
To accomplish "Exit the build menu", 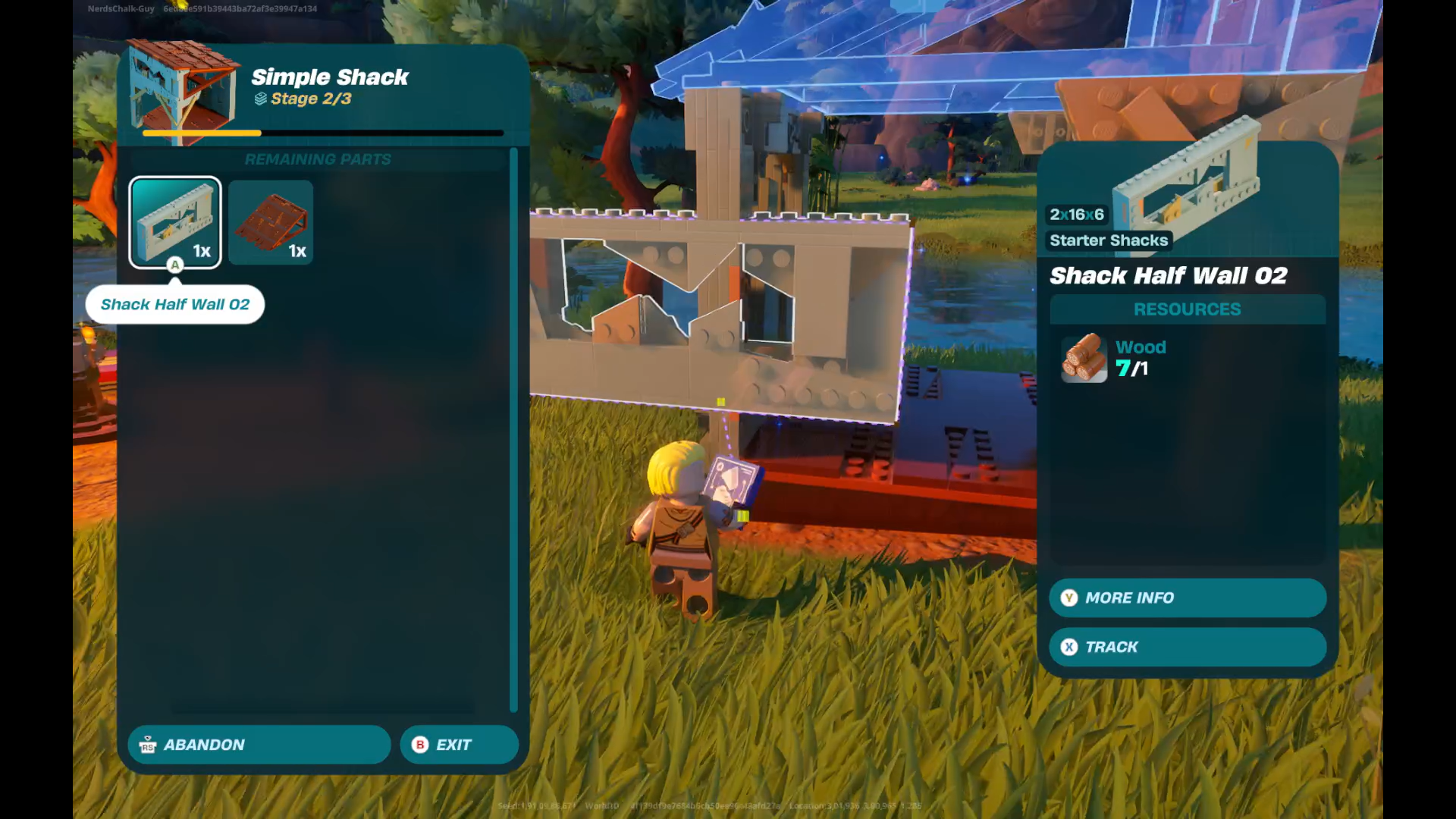I will (x=459, y=745).
